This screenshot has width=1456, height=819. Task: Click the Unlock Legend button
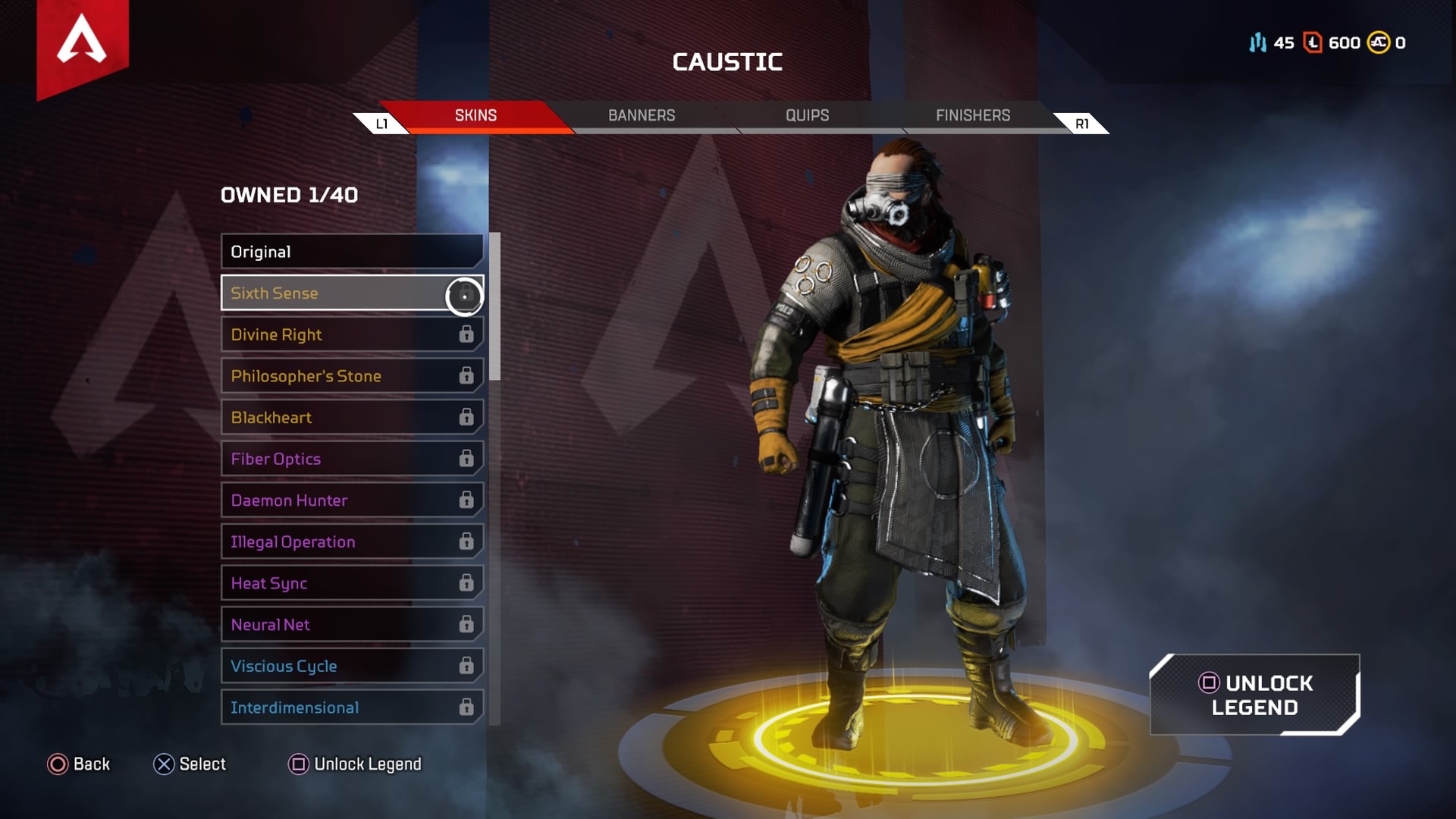pos(1255,695)
